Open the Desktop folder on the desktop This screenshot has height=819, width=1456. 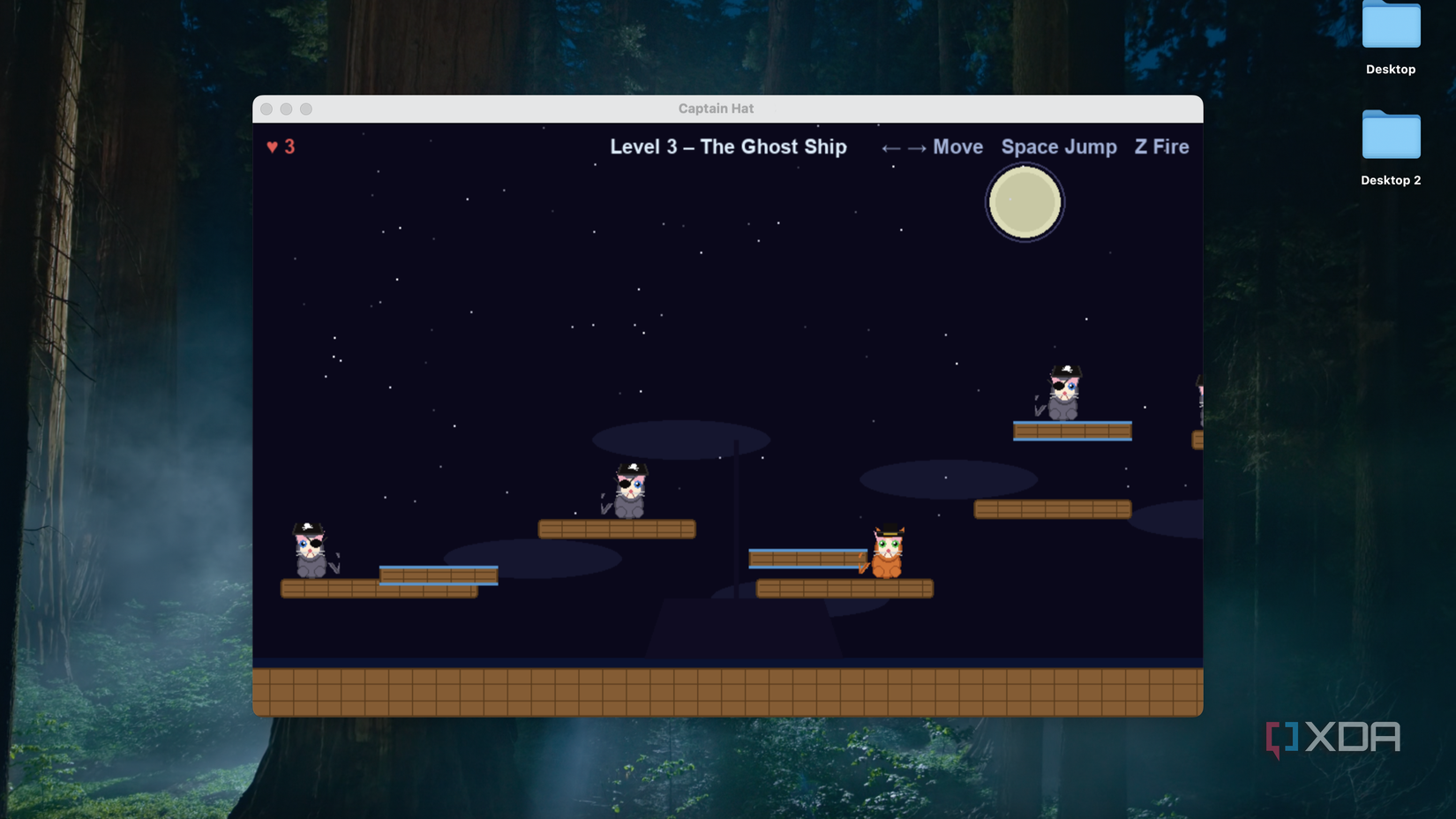1390,28
